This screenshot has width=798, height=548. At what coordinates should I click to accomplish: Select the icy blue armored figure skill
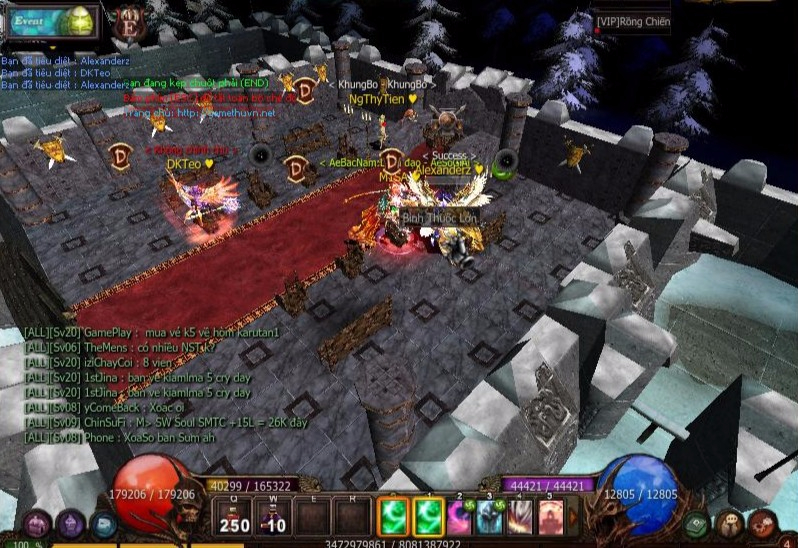(491, 517)
